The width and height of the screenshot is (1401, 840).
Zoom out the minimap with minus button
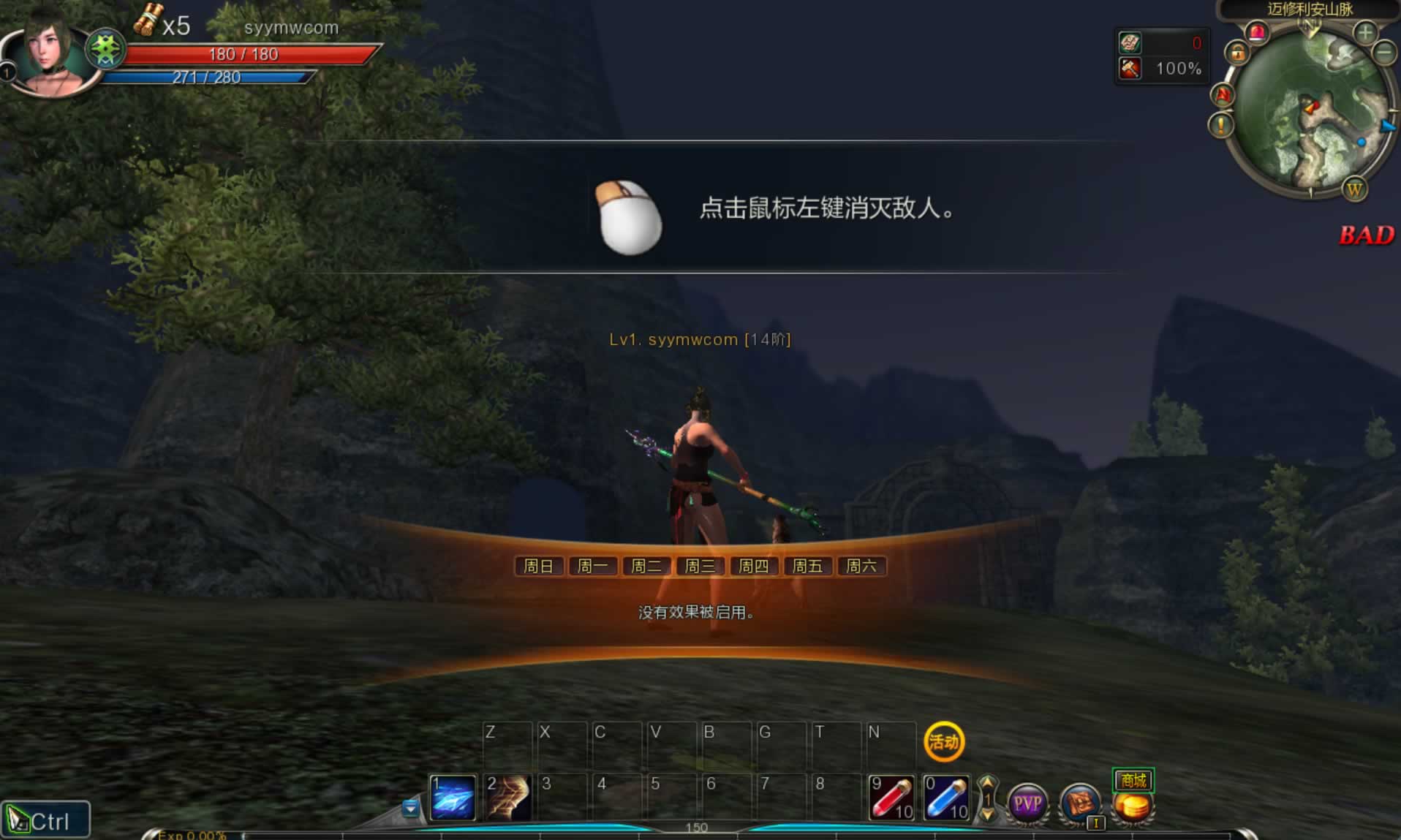pyautogui.click(x=1383, y=53)
